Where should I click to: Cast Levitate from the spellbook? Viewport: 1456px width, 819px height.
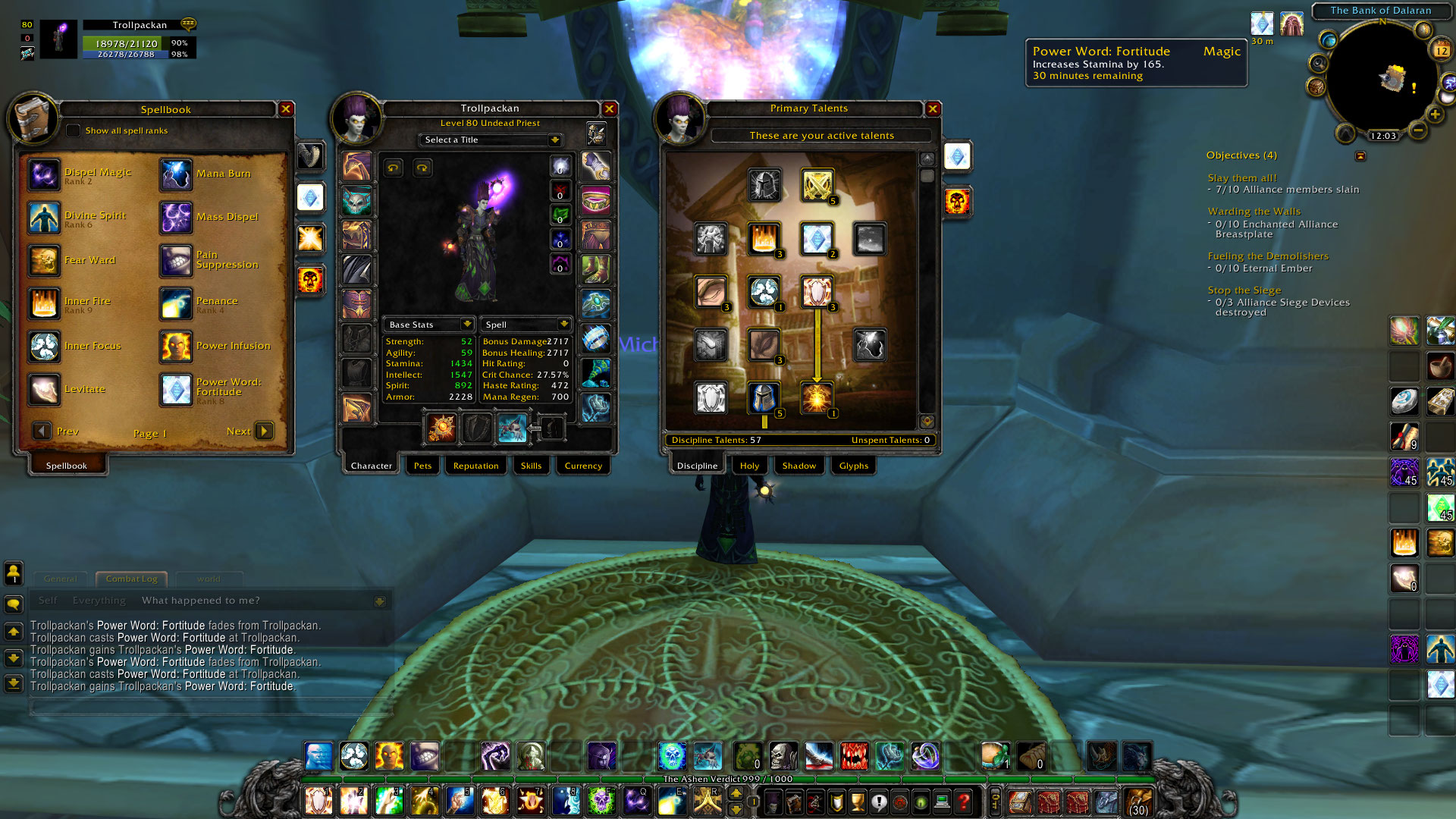tap(44, 389)
